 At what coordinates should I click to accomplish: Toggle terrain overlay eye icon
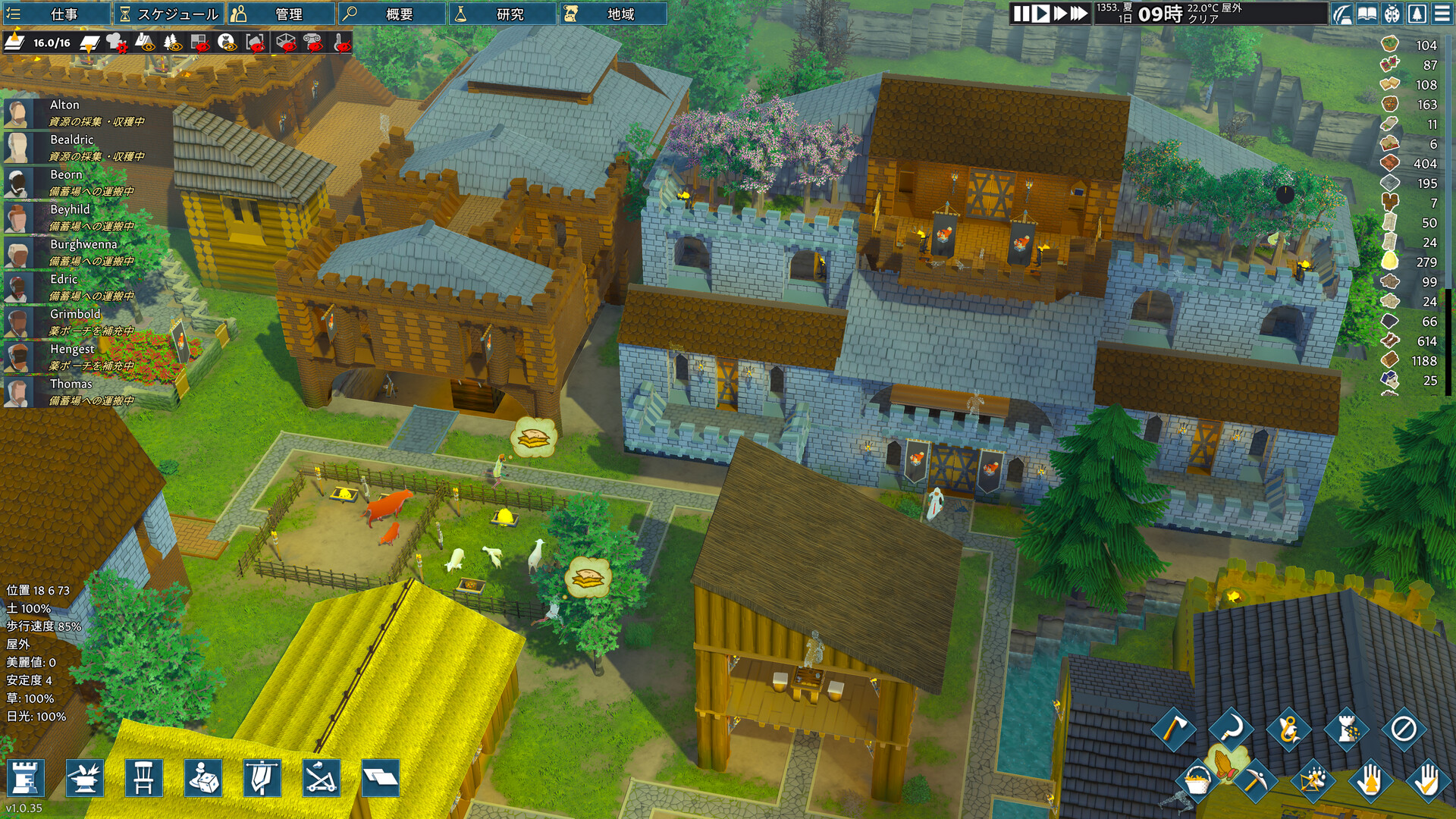pos(146,43)
